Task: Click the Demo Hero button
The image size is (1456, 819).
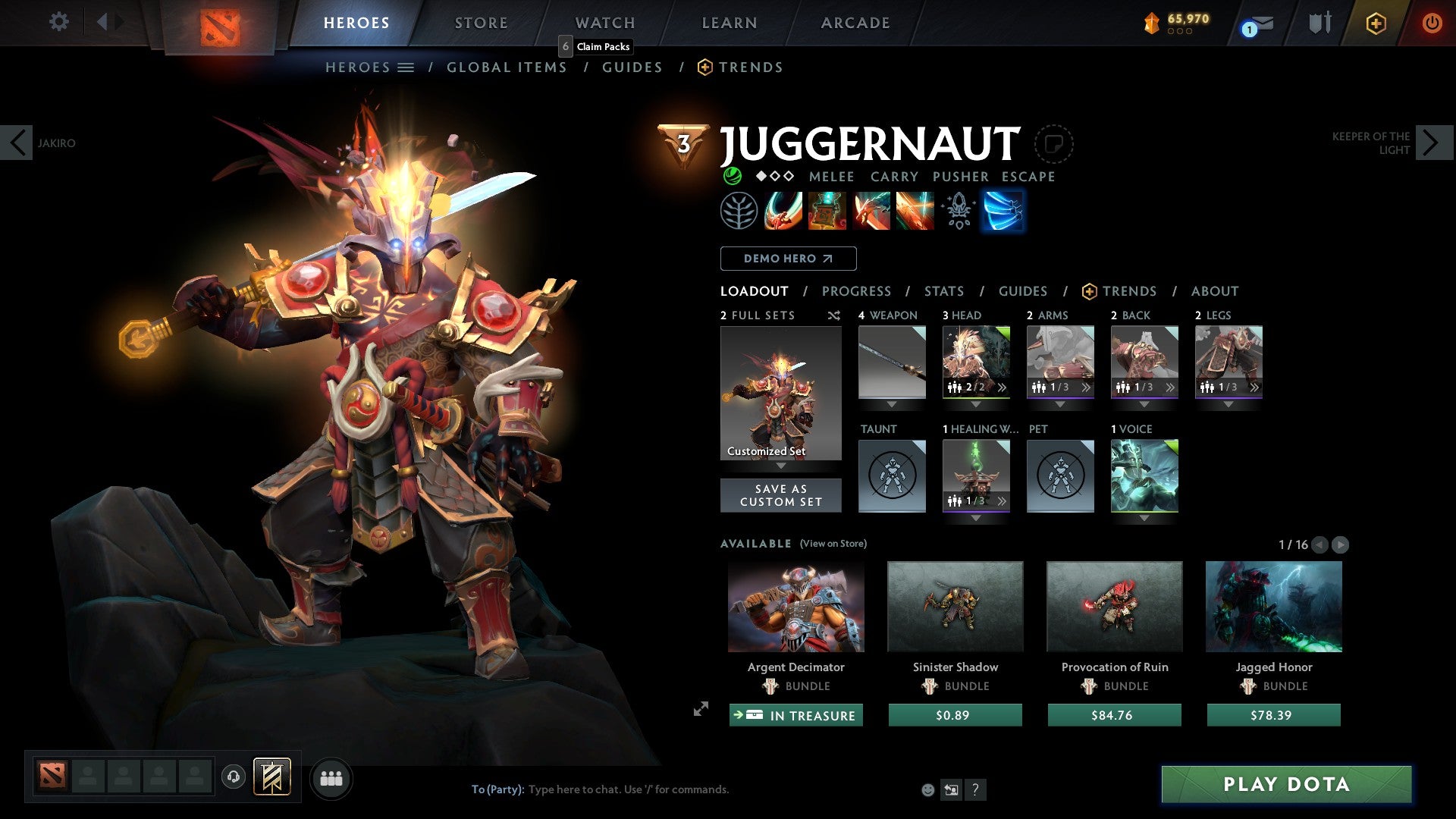Action: (787, 258)
